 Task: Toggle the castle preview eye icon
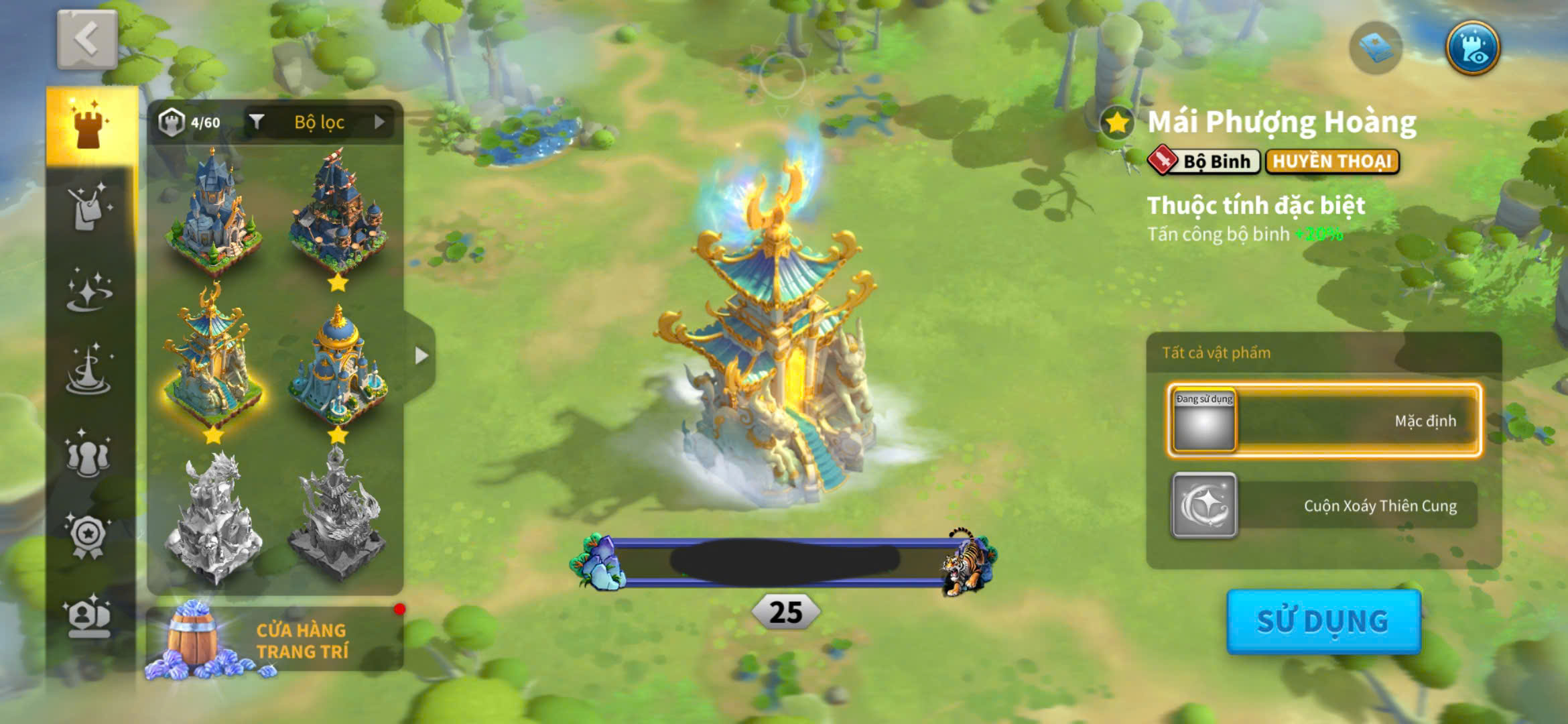click(x=1472, y=48)
